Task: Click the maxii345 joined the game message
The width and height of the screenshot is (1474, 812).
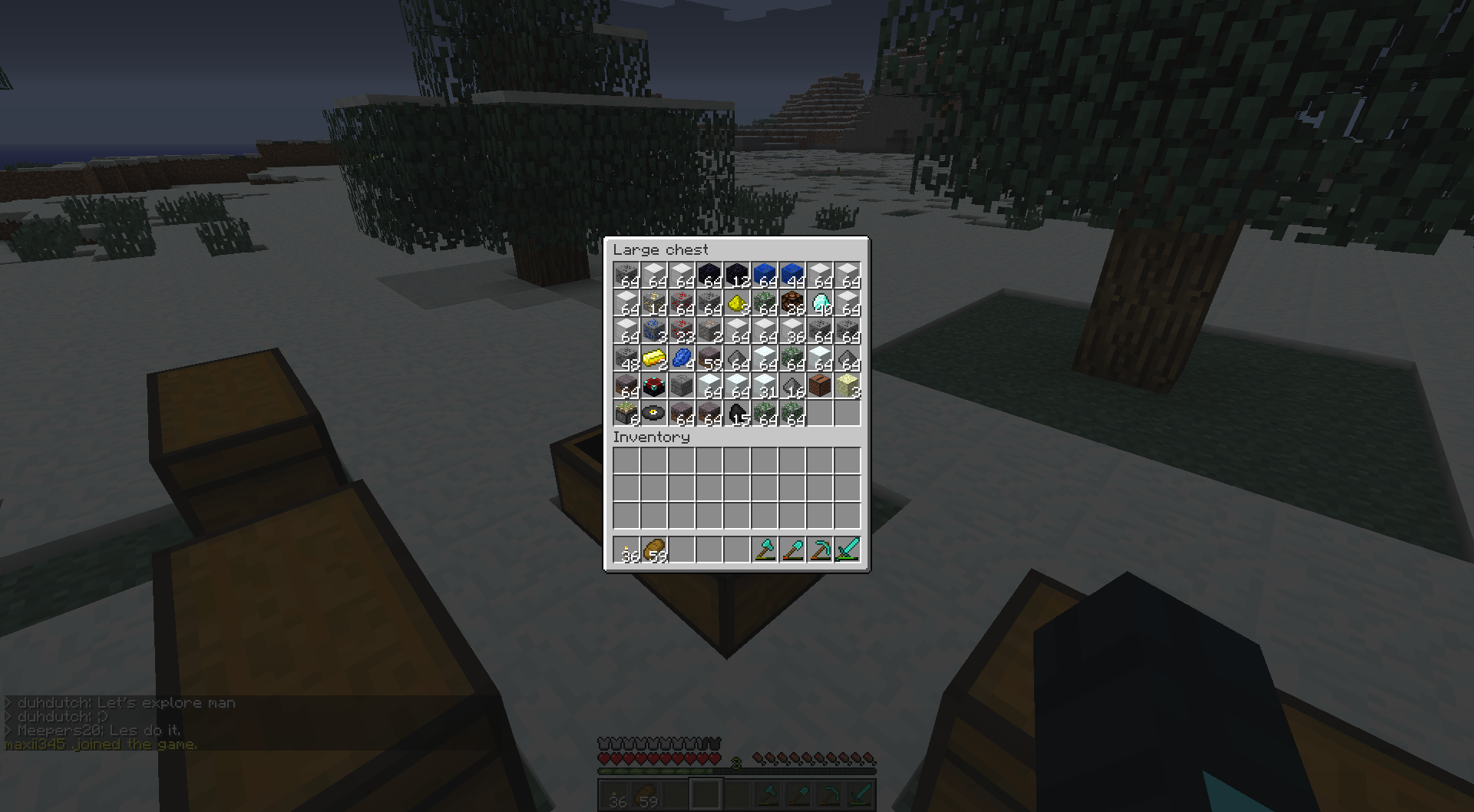Action: point(98,744)
